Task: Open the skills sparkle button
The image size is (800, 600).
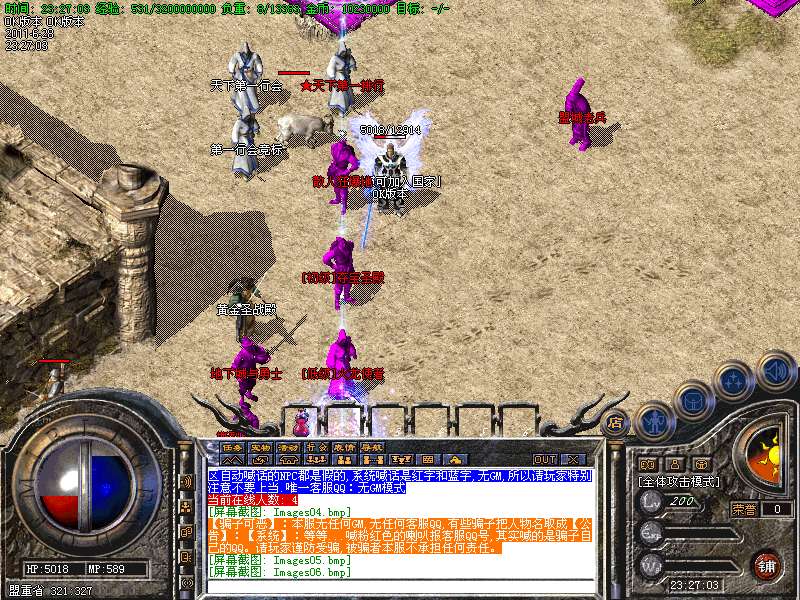Action: pos(735,381)
